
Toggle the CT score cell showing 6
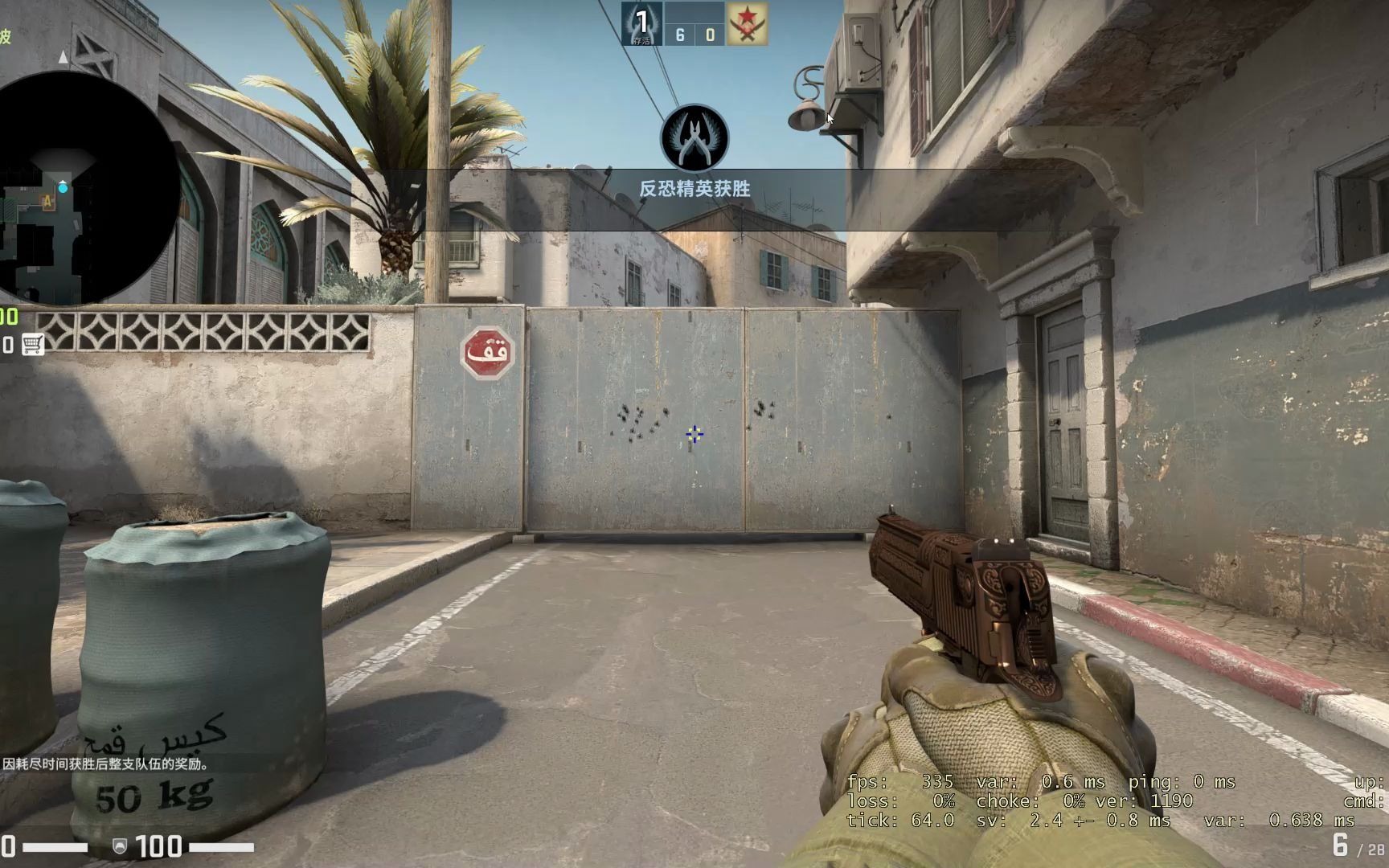click(x=679, y=34)
